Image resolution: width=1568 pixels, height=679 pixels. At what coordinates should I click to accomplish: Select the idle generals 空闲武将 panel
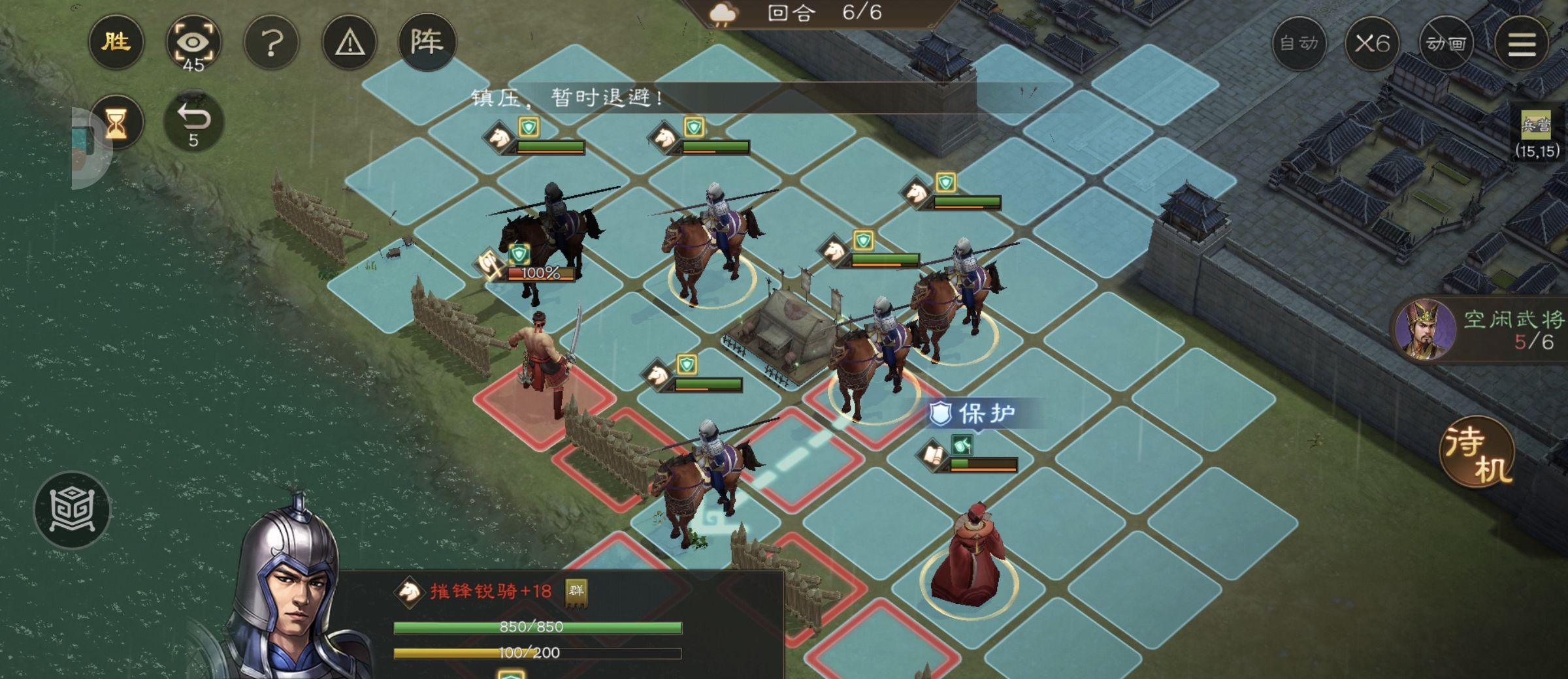coord(1480,331)
